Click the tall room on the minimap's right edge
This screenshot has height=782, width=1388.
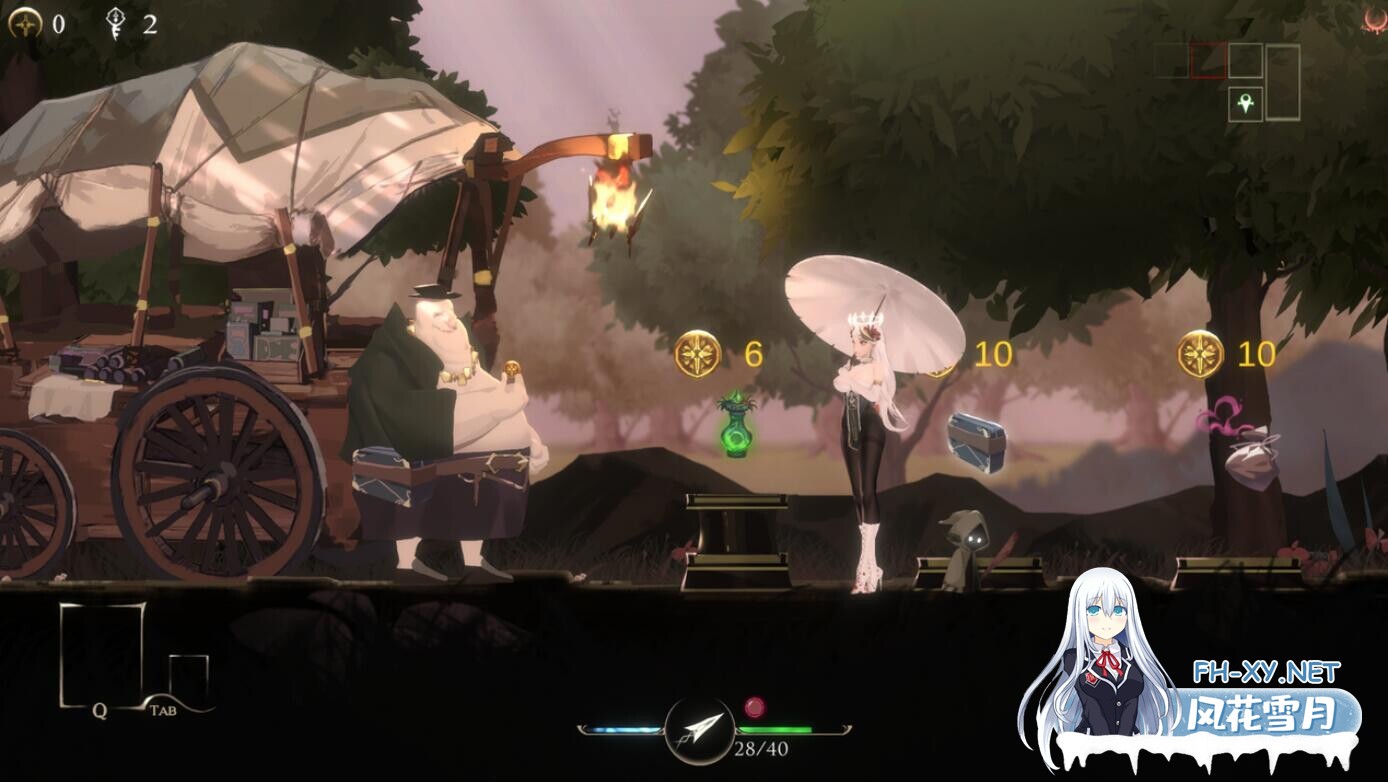(1284, 81)
